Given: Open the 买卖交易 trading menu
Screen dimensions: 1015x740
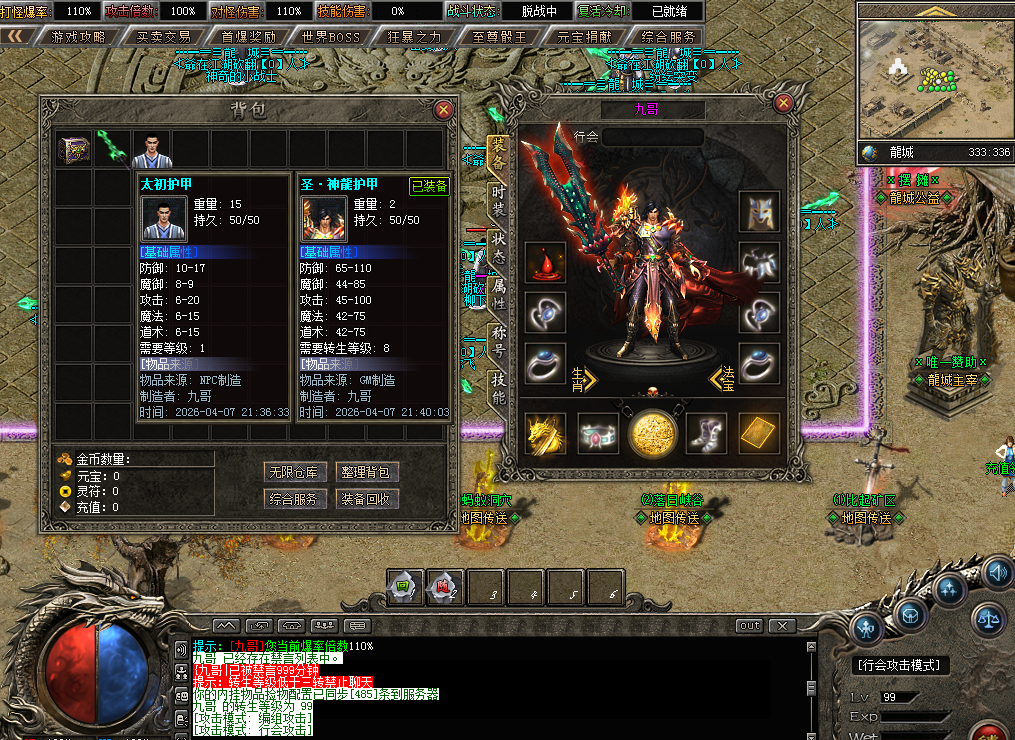Looking at the screenshot, I should [163, 37].
